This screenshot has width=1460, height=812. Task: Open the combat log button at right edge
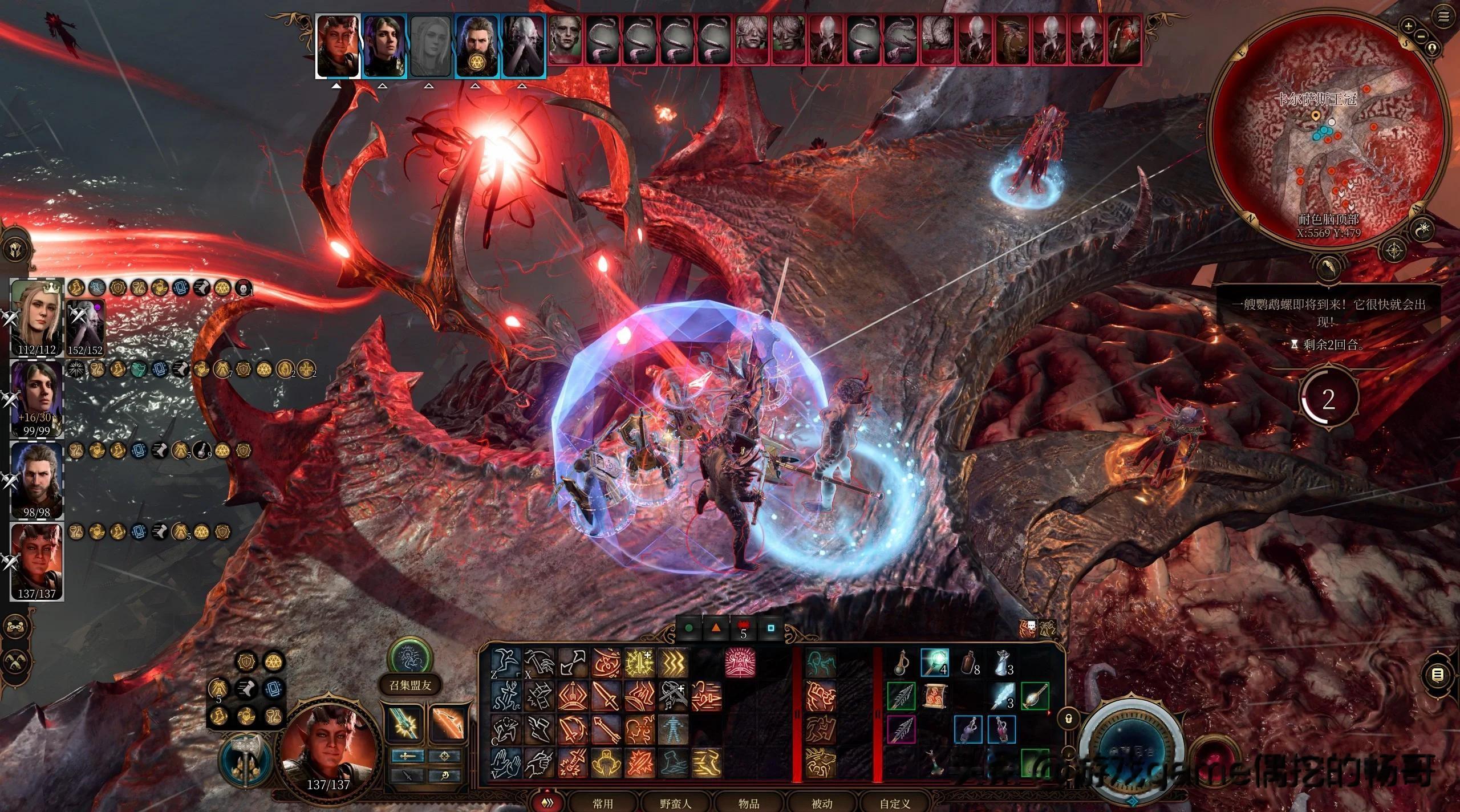coord(1438,675)
